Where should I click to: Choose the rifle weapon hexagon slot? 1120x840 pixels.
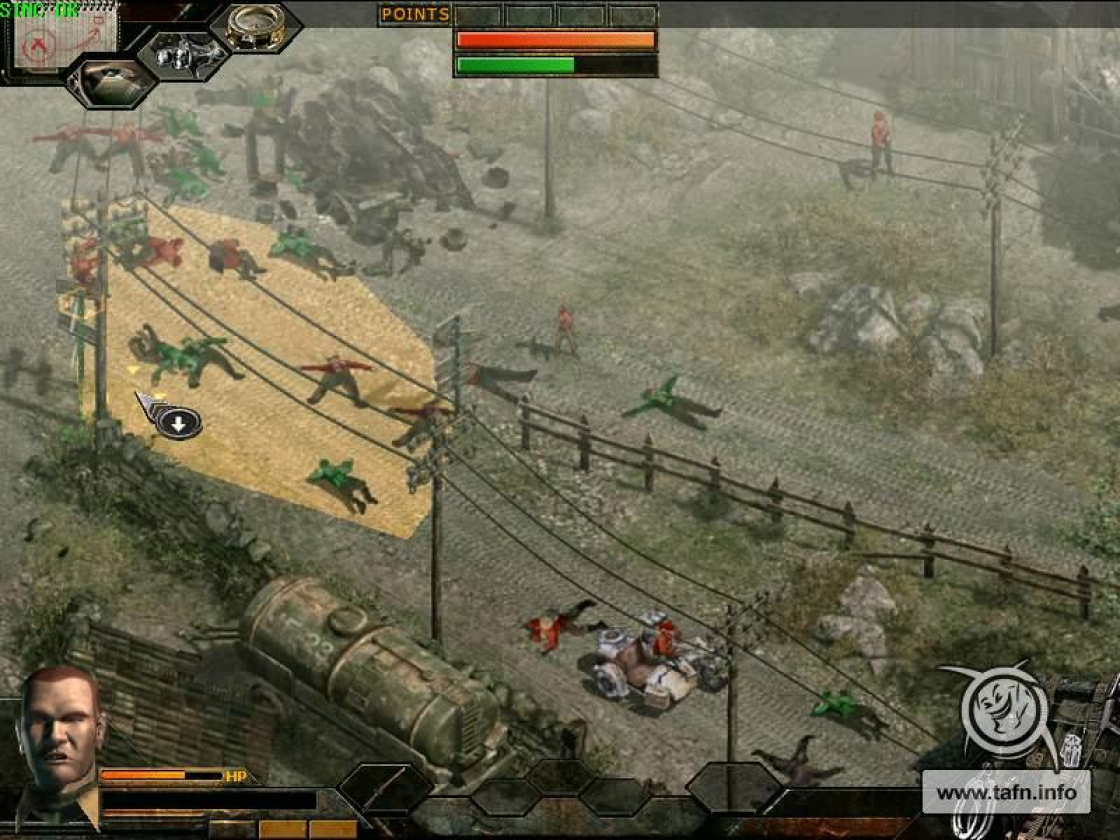tap(383, 789)
